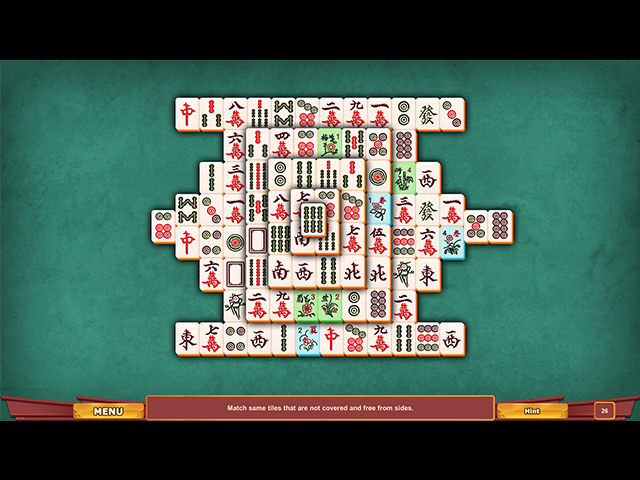Choose the green bamboo plant tile numbered 4

point(403,178)
